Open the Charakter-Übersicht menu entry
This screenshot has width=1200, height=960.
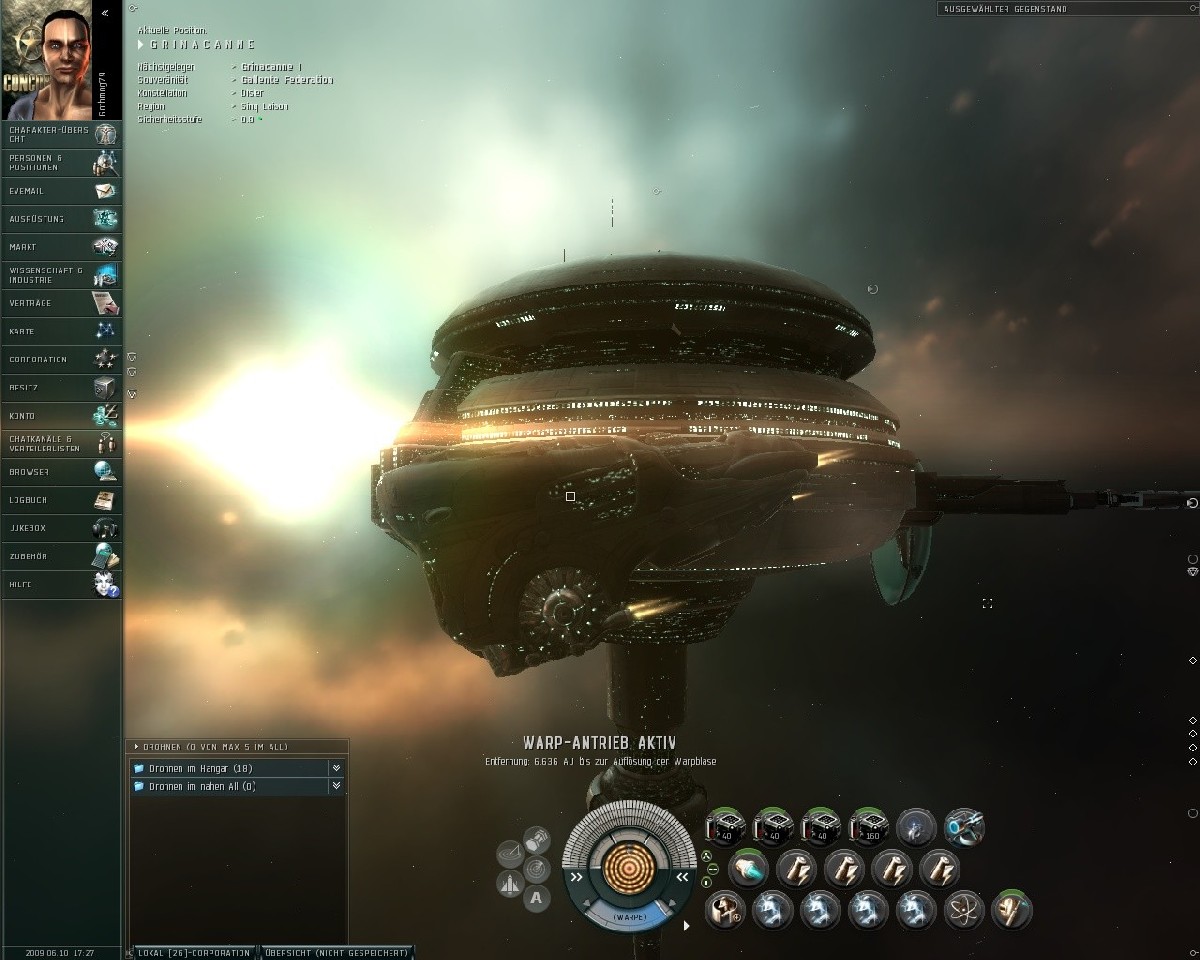61,134
